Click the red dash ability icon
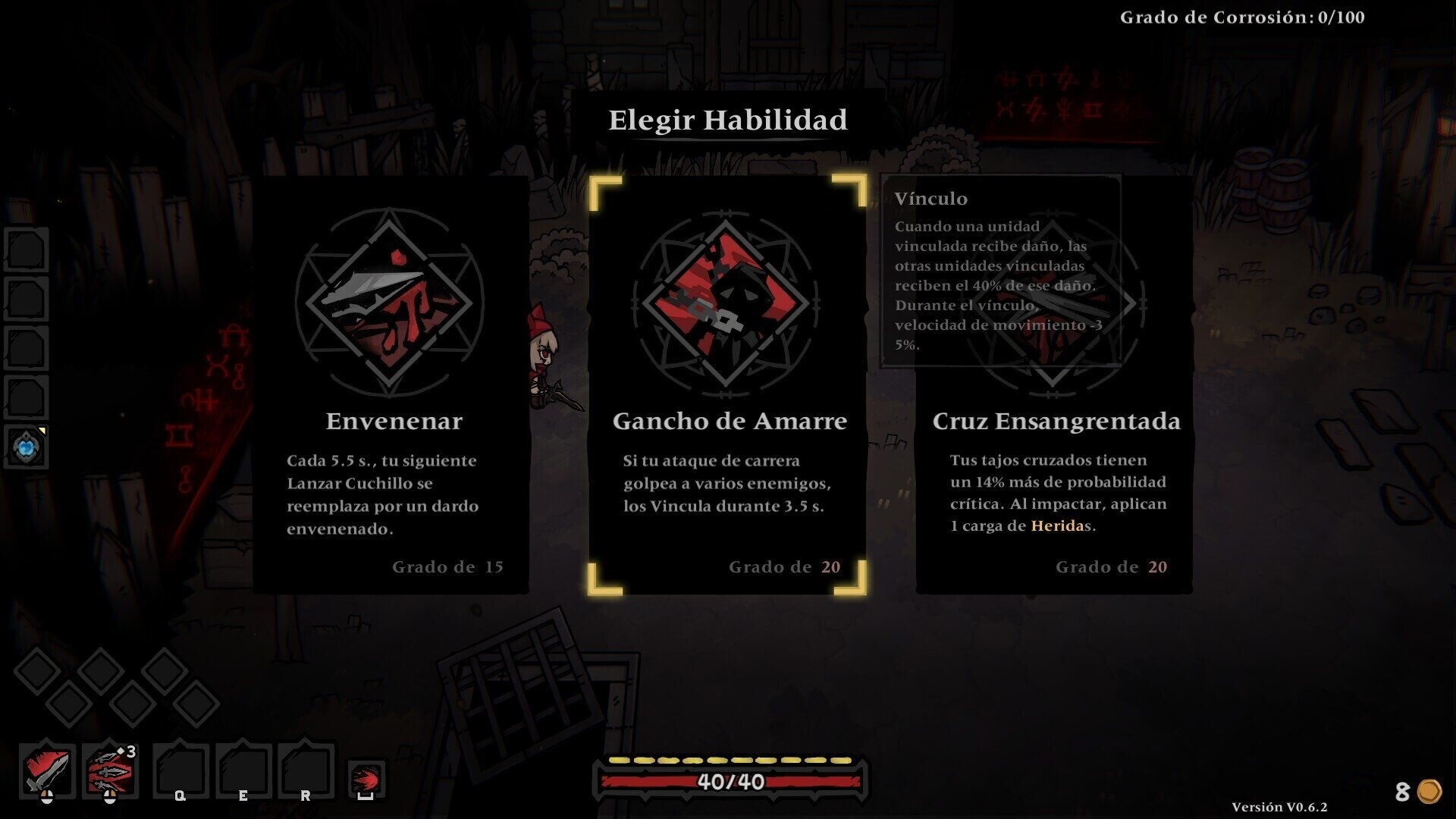Image resolution: width=1456 pixels, height=819 pixels. point(366,779)
